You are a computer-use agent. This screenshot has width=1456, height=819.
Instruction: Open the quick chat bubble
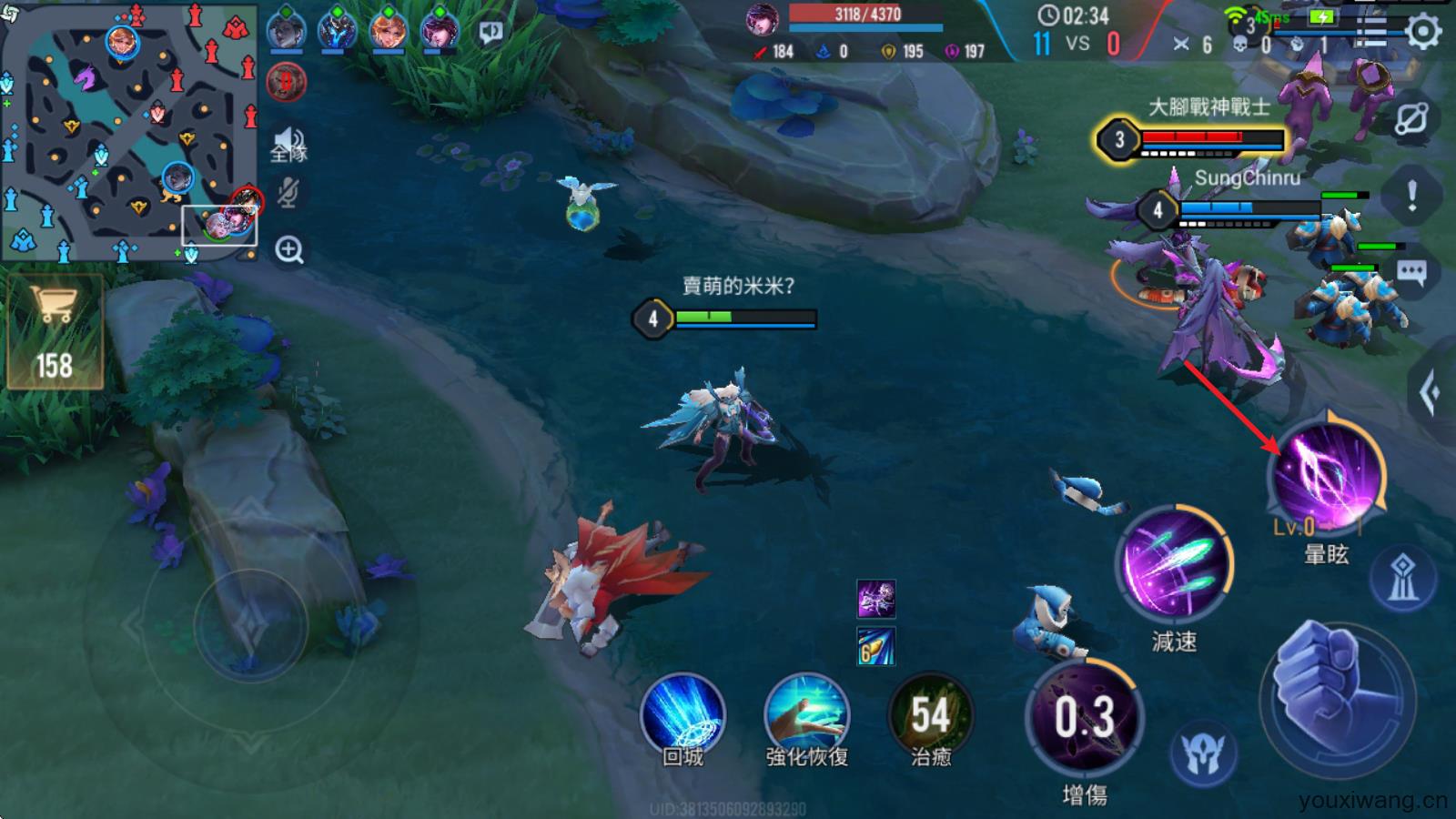click(x=1411, y=272)
